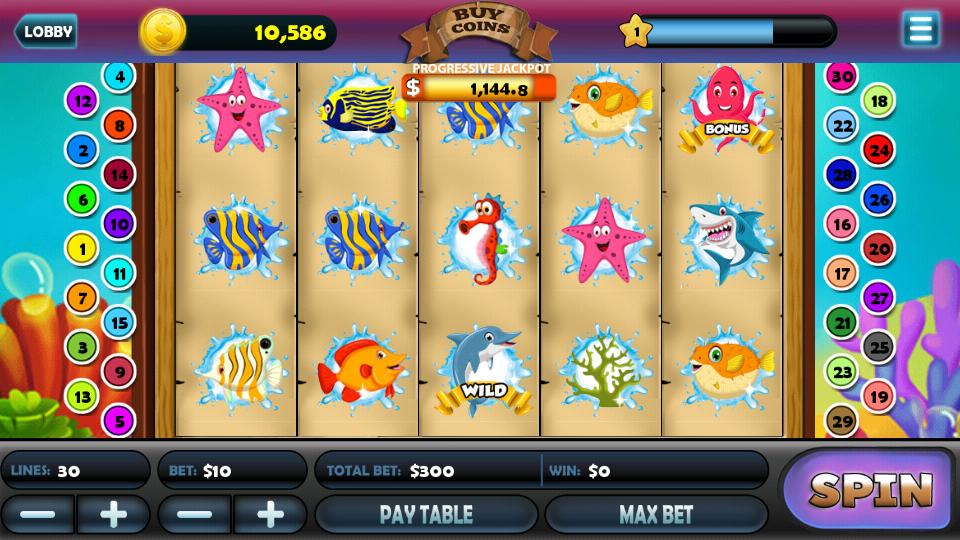Lower the bet amount
Viewport: 960px width, 540px height.
(x=195, y=515)
